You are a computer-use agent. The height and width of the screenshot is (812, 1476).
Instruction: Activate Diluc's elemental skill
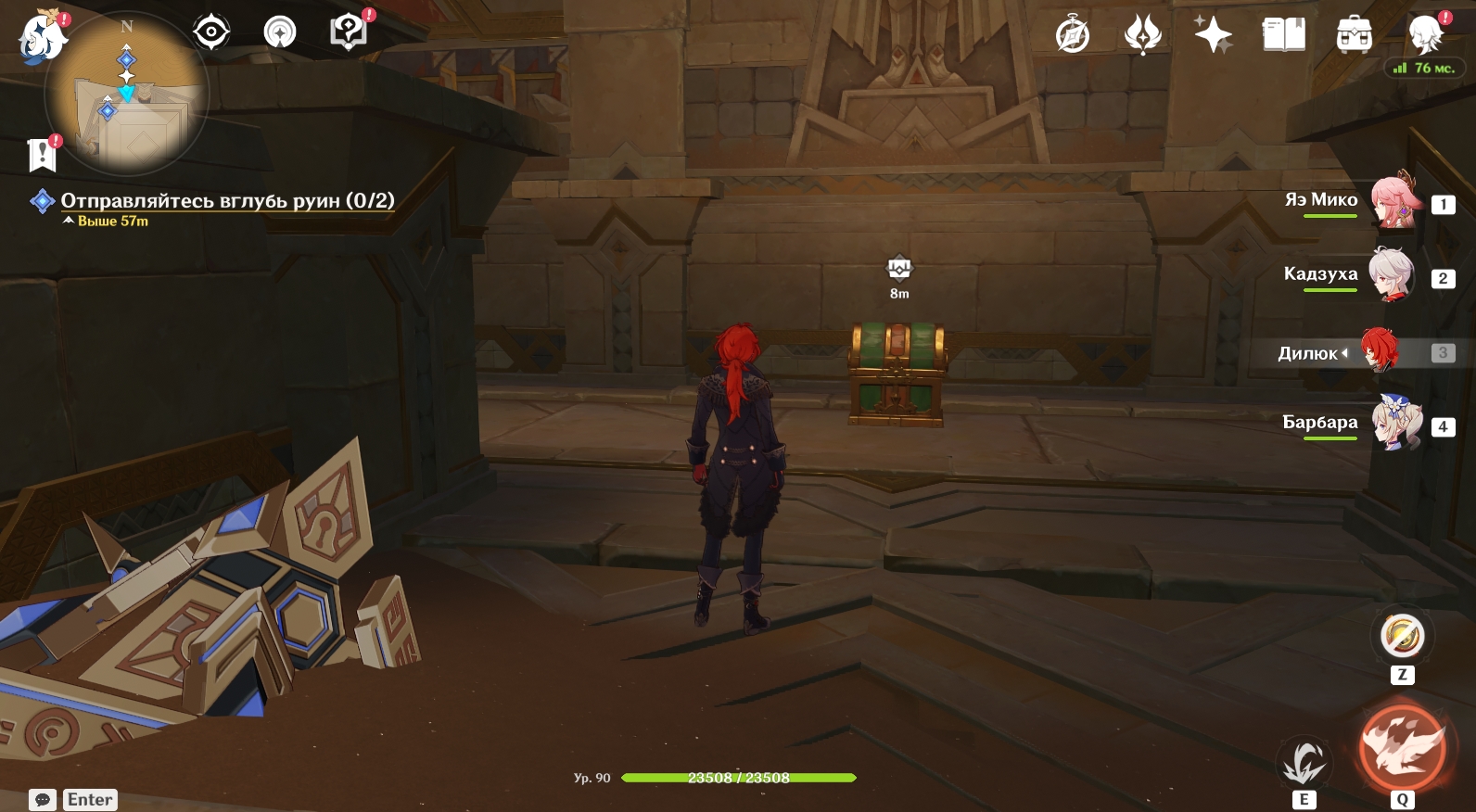coord(1304,764)
